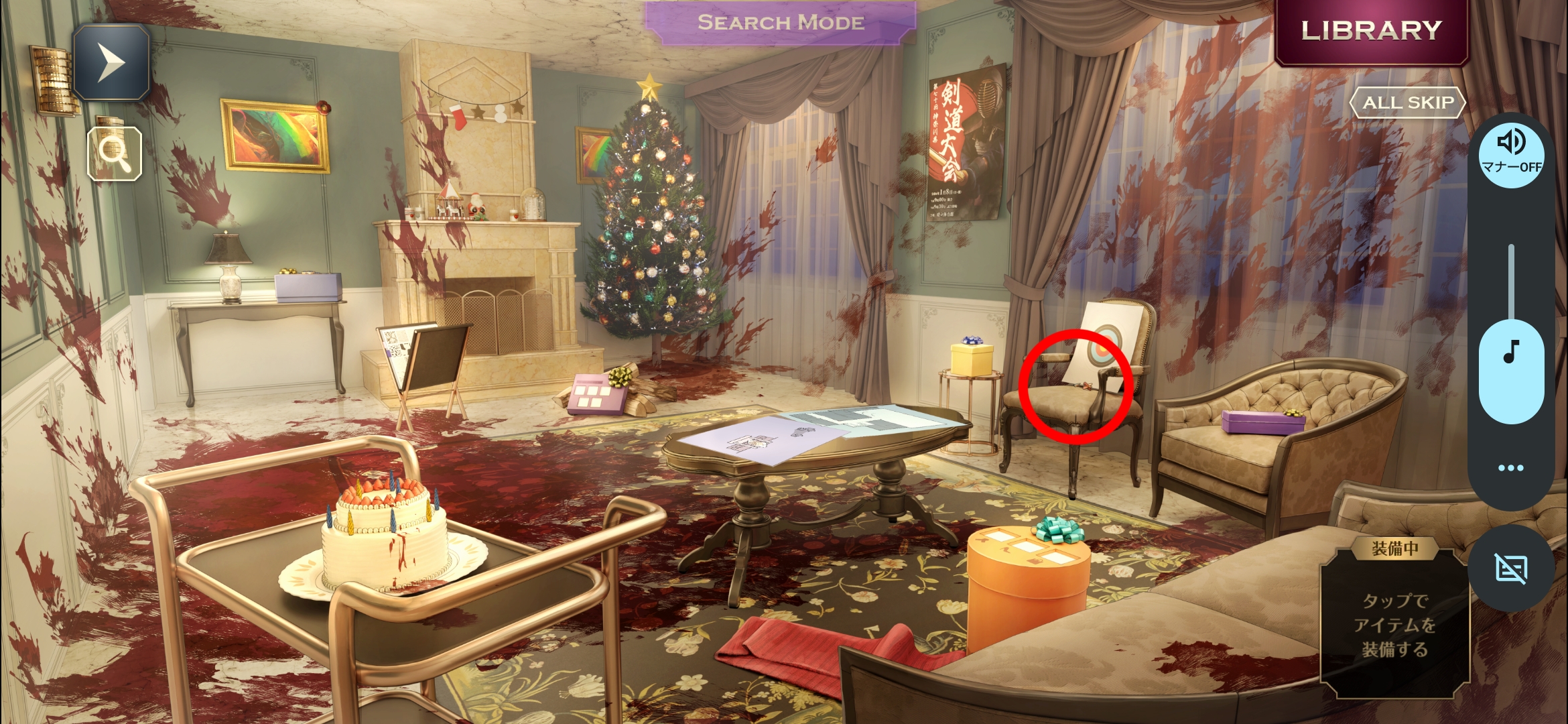Click the ALL SKIP button
The width and height of the screenshot is (1568, 724).
pos(1408,103)
